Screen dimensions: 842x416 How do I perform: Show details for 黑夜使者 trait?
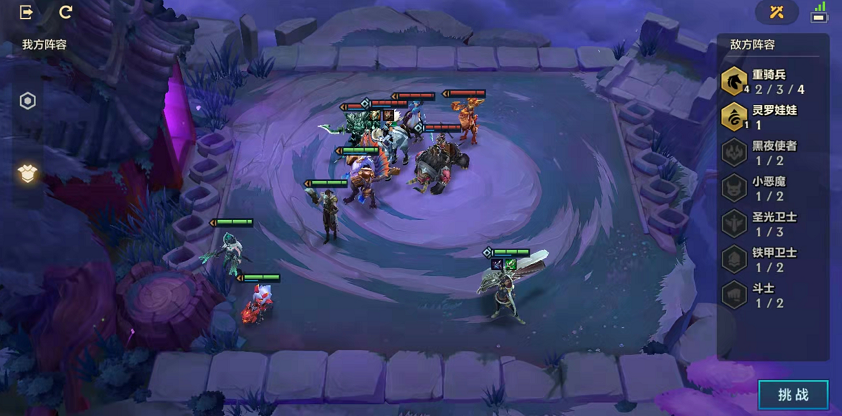[x=770, y=153]
